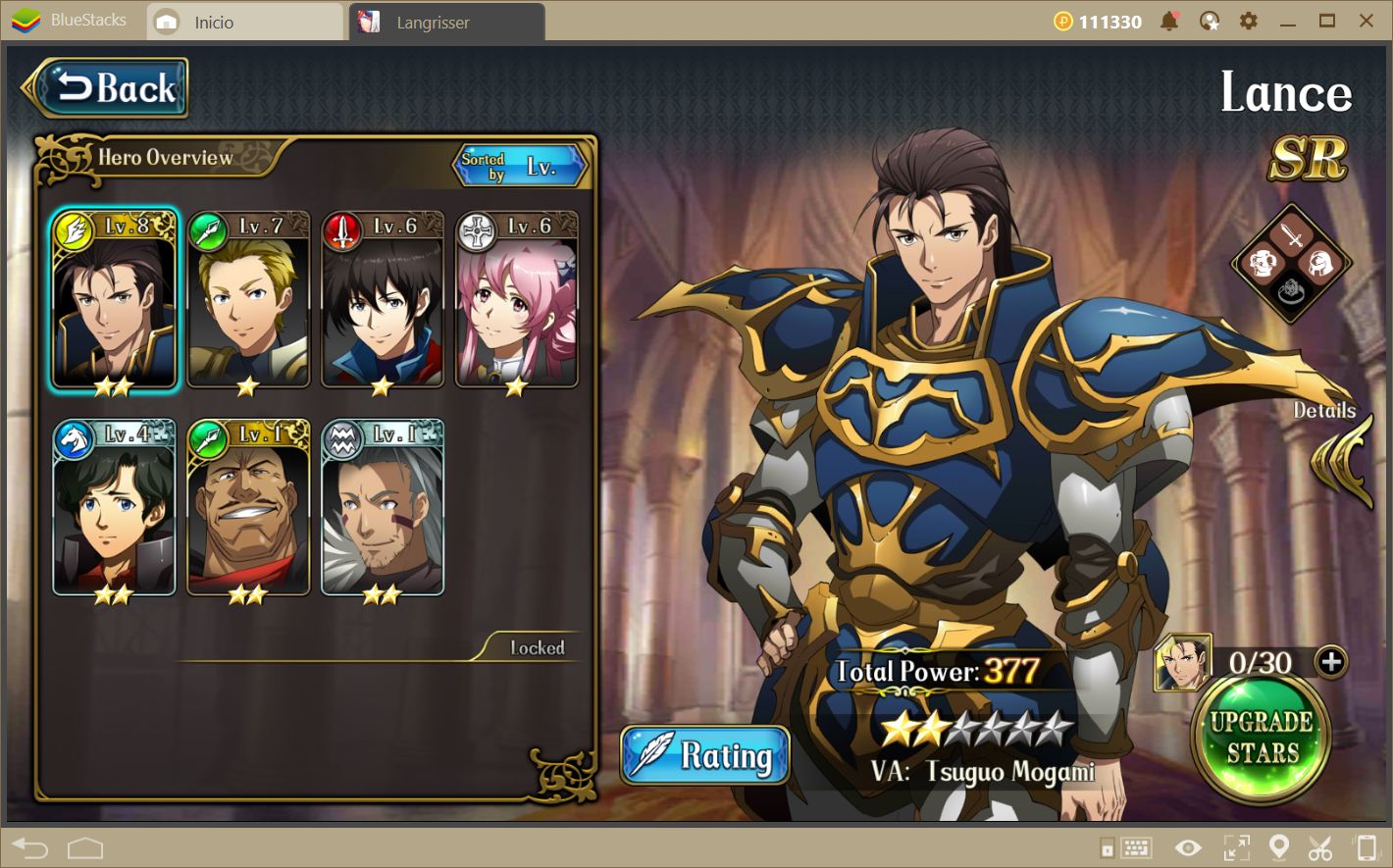1393x868 pixels.
Task: Select the blond Lv.7 hero card
Action: point(248,302)
